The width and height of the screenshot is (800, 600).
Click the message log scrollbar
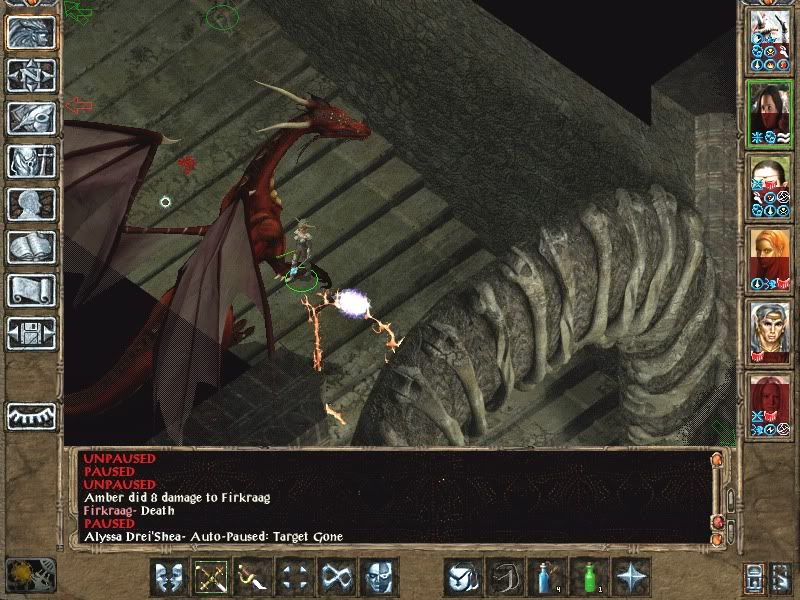point(716,495)
